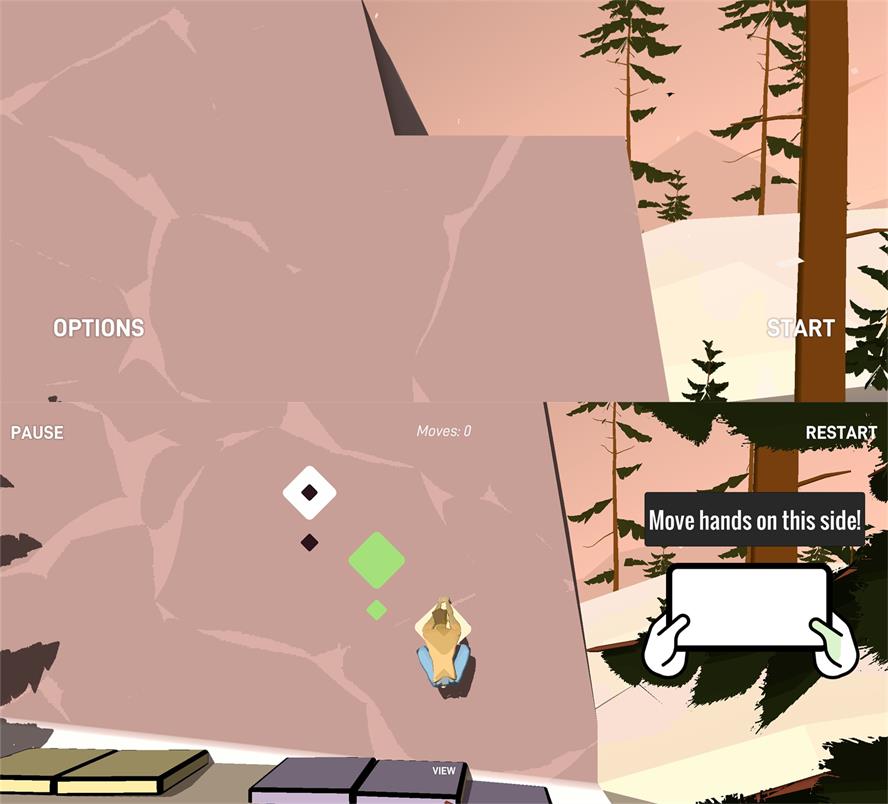Screen dimensions: 888x804
Task: Toggle the VIEW button
Action: coord(444,771)
